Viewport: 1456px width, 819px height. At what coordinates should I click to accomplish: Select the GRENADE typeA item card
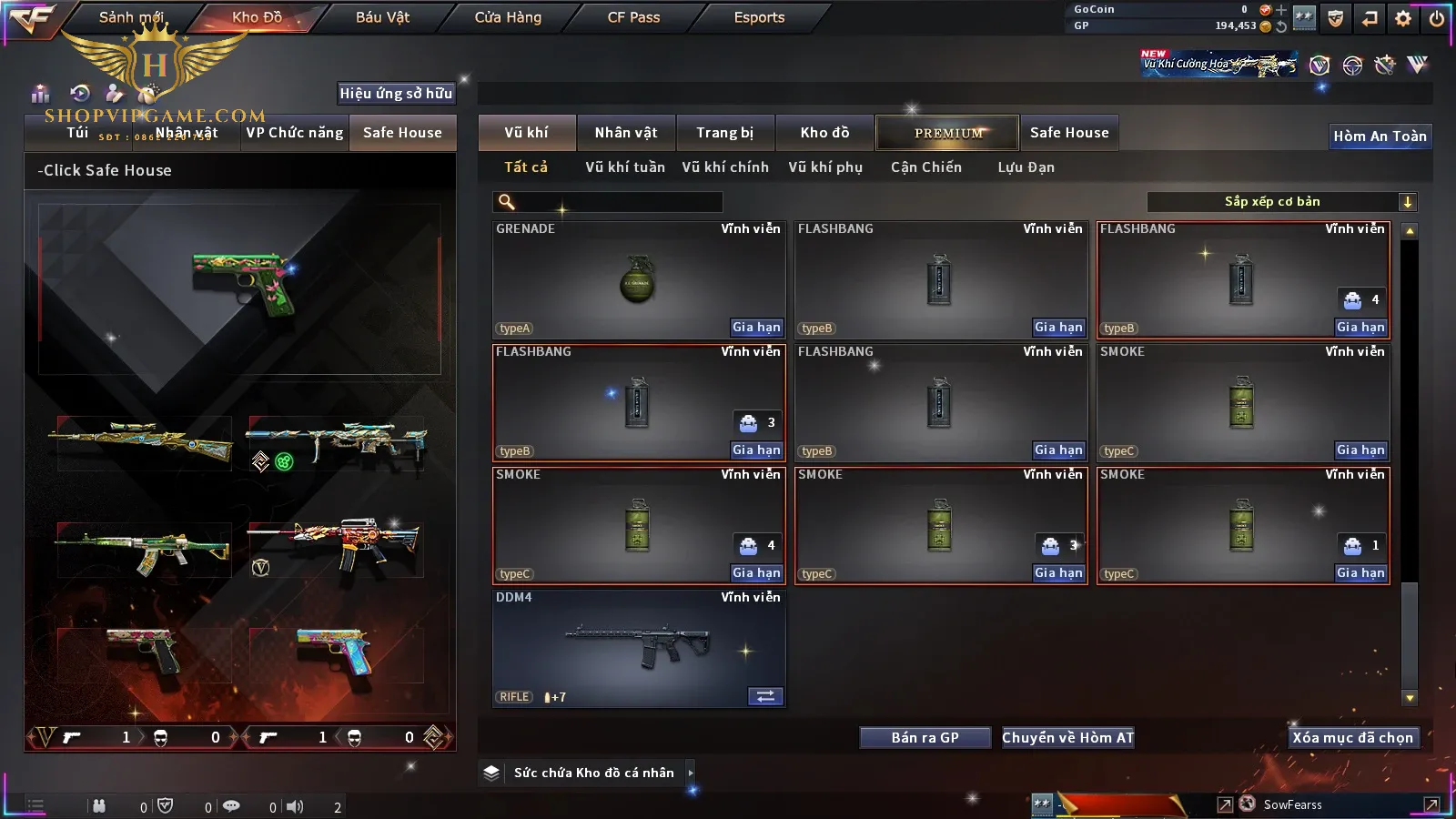638,280
